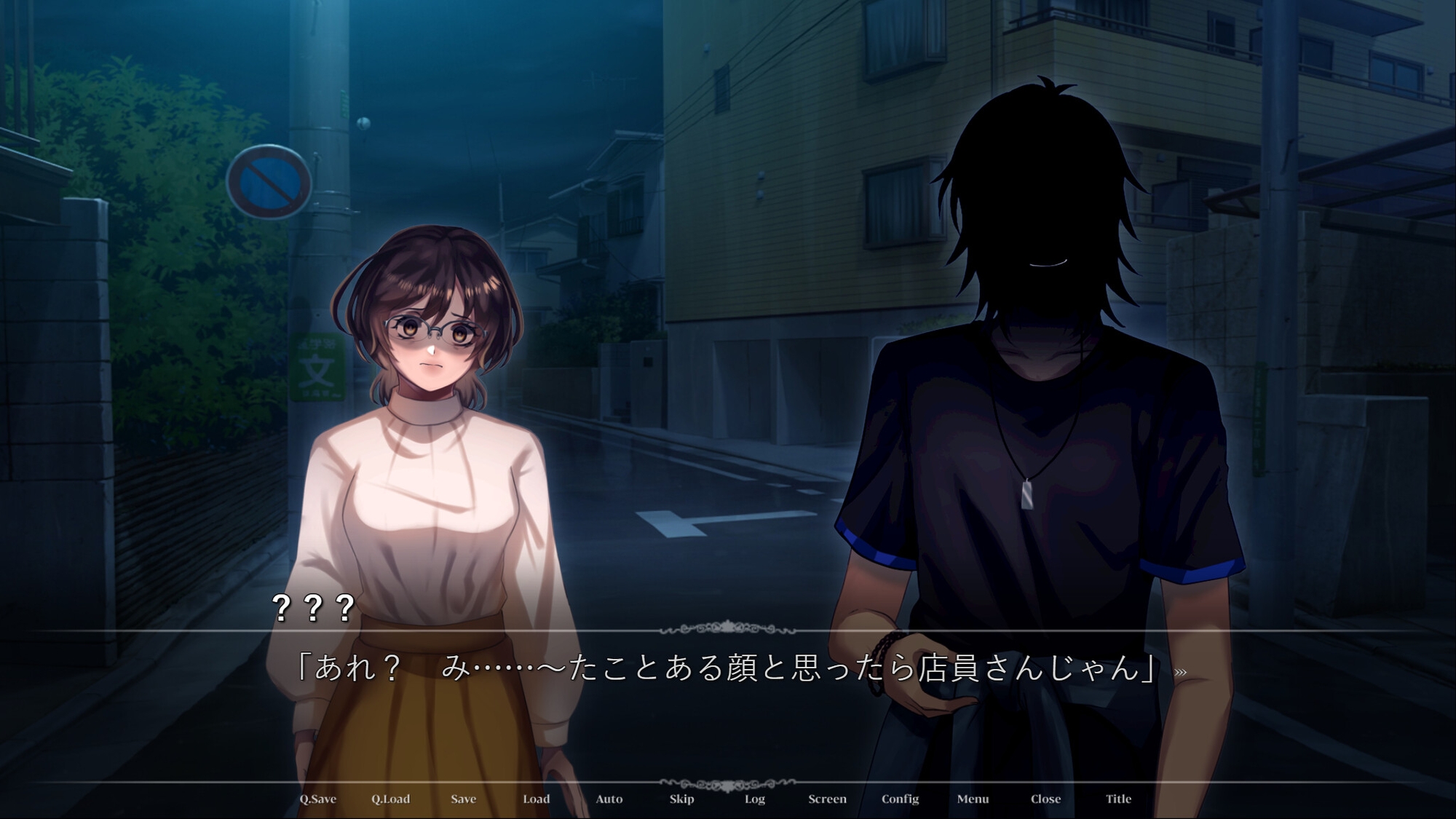Advance dialogue with the arrow indicator
Image resolution: width=1456 pixels, height=819 pixels.
click(x=1180, y=673)
